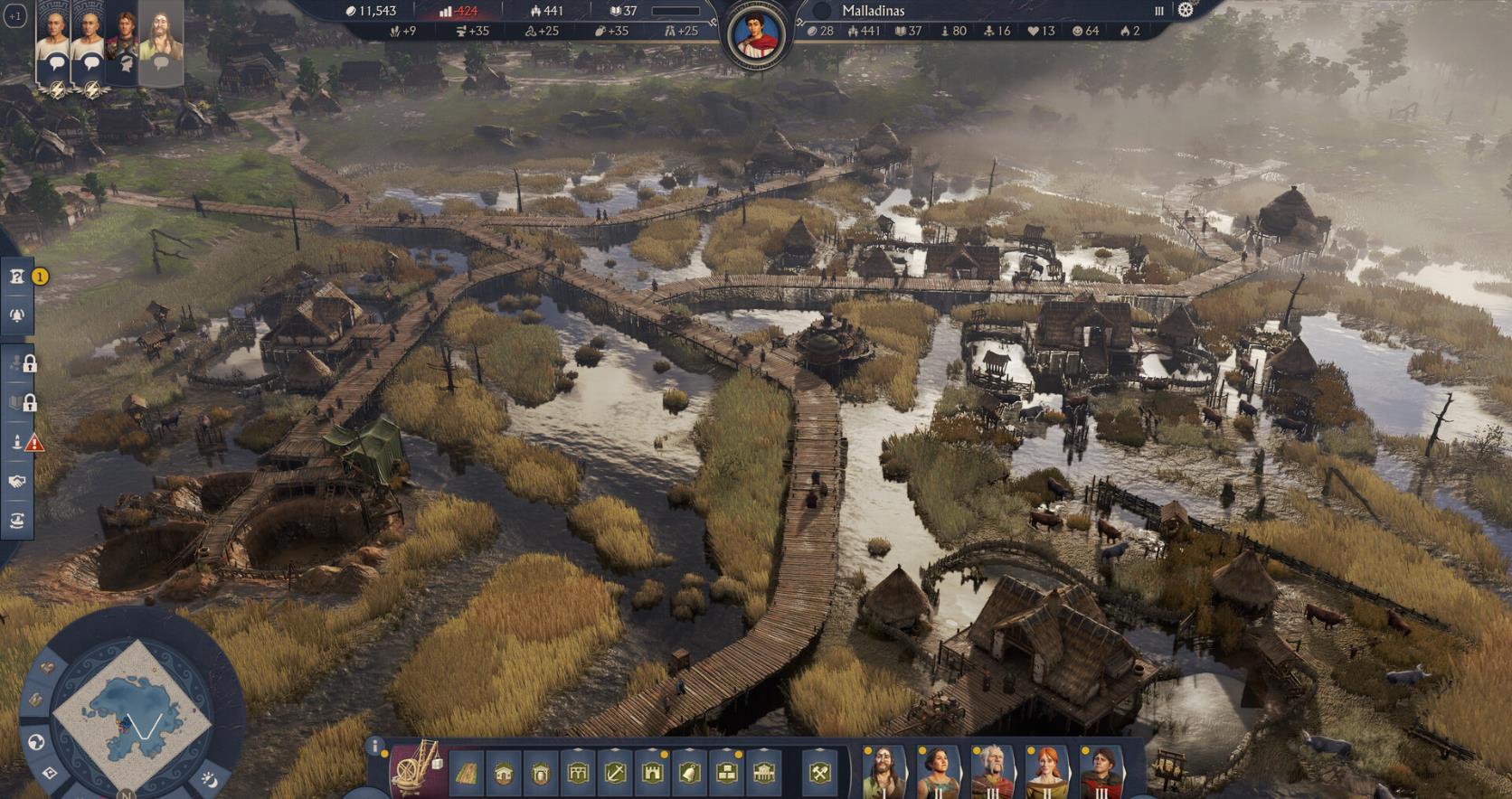Open the notifications bell panel
Viewport: 1512px width, 799px height.
[17, 315]
